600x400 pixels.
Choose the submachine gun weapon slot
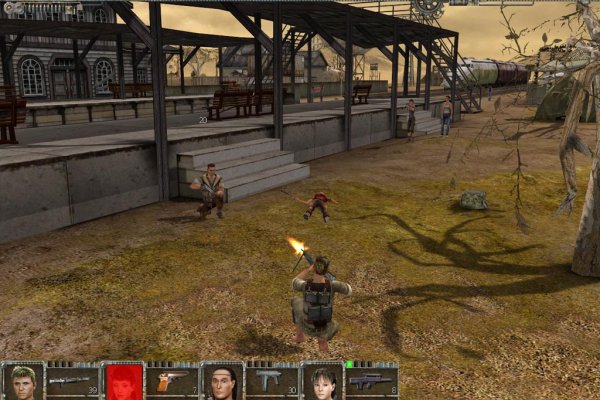point(272,382)
